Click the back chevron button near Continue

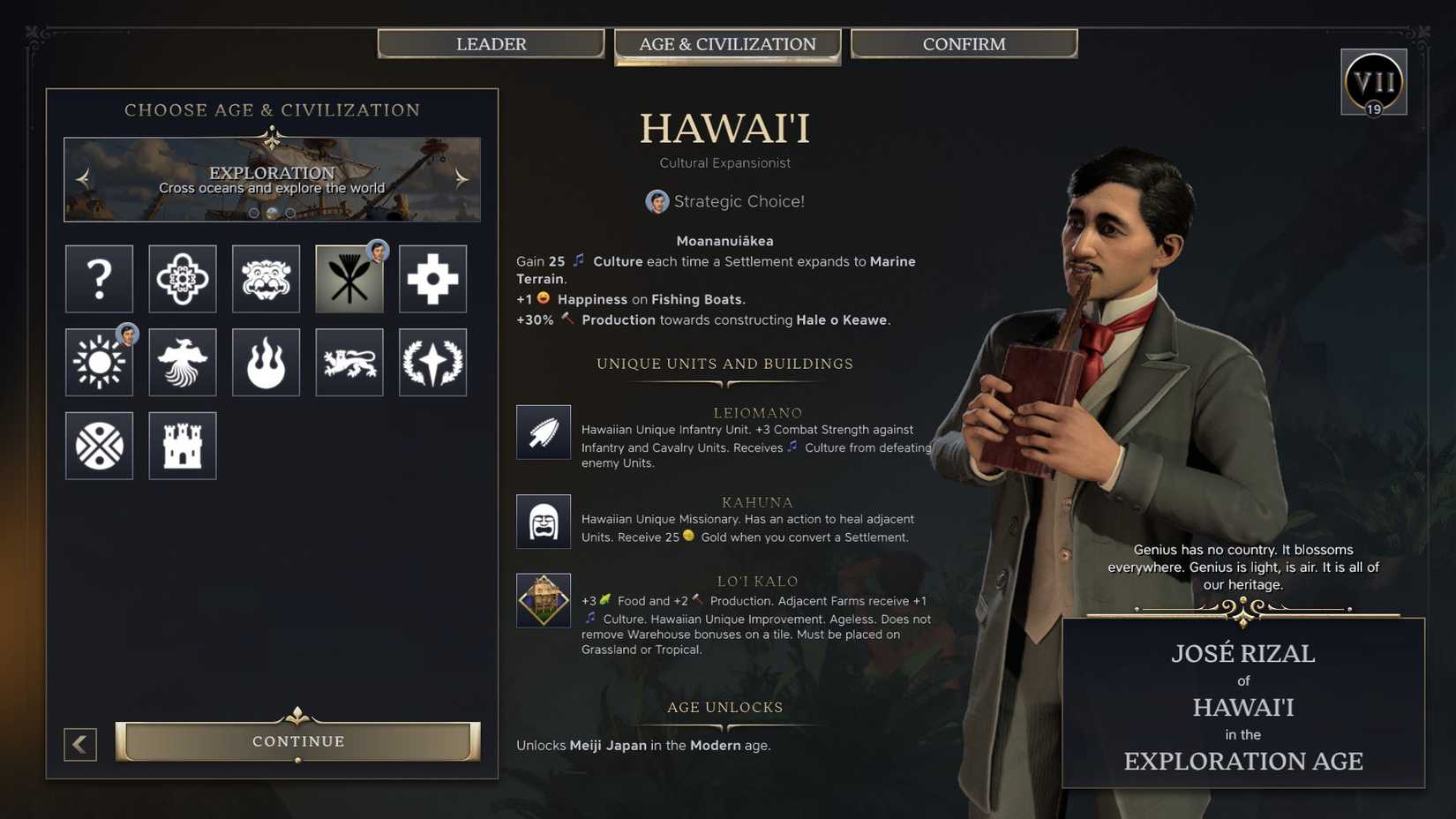coord(80,744)
